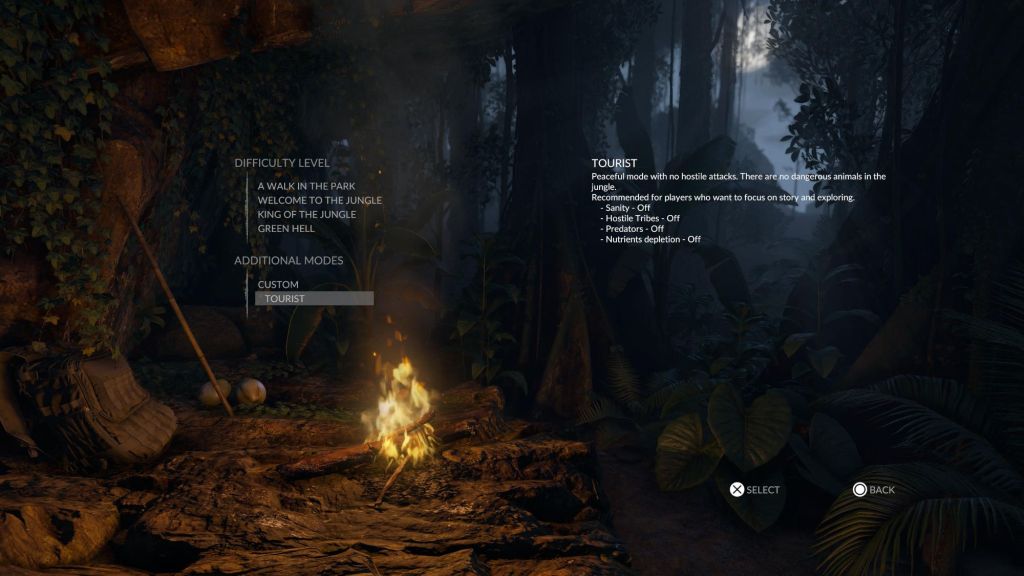Screen dimensions: 1024x576
Task: Select A Walk in the Park difficulty
Action: 306,186
